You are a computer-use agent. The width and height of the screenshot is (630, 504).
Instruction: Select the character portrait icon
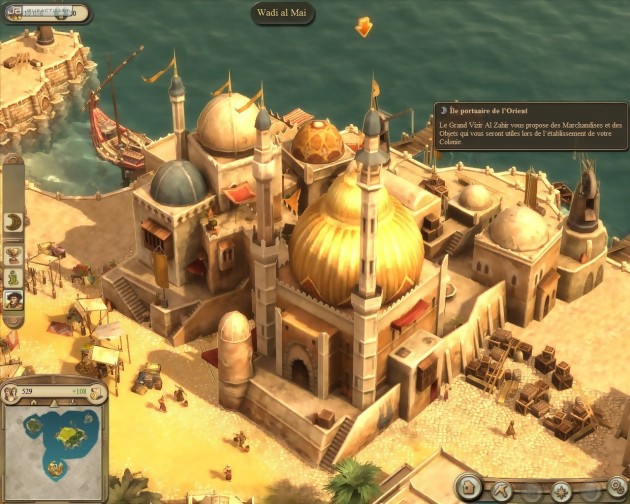click(x=14, y=299)
